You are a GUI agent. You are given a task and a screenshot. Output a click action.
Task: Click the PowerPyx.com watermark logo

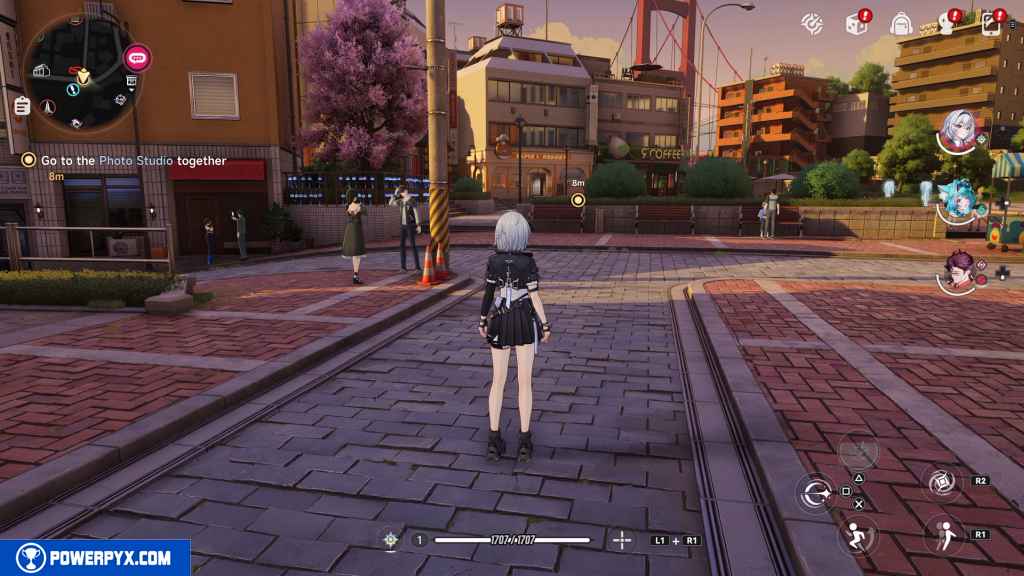pos(95,558)
